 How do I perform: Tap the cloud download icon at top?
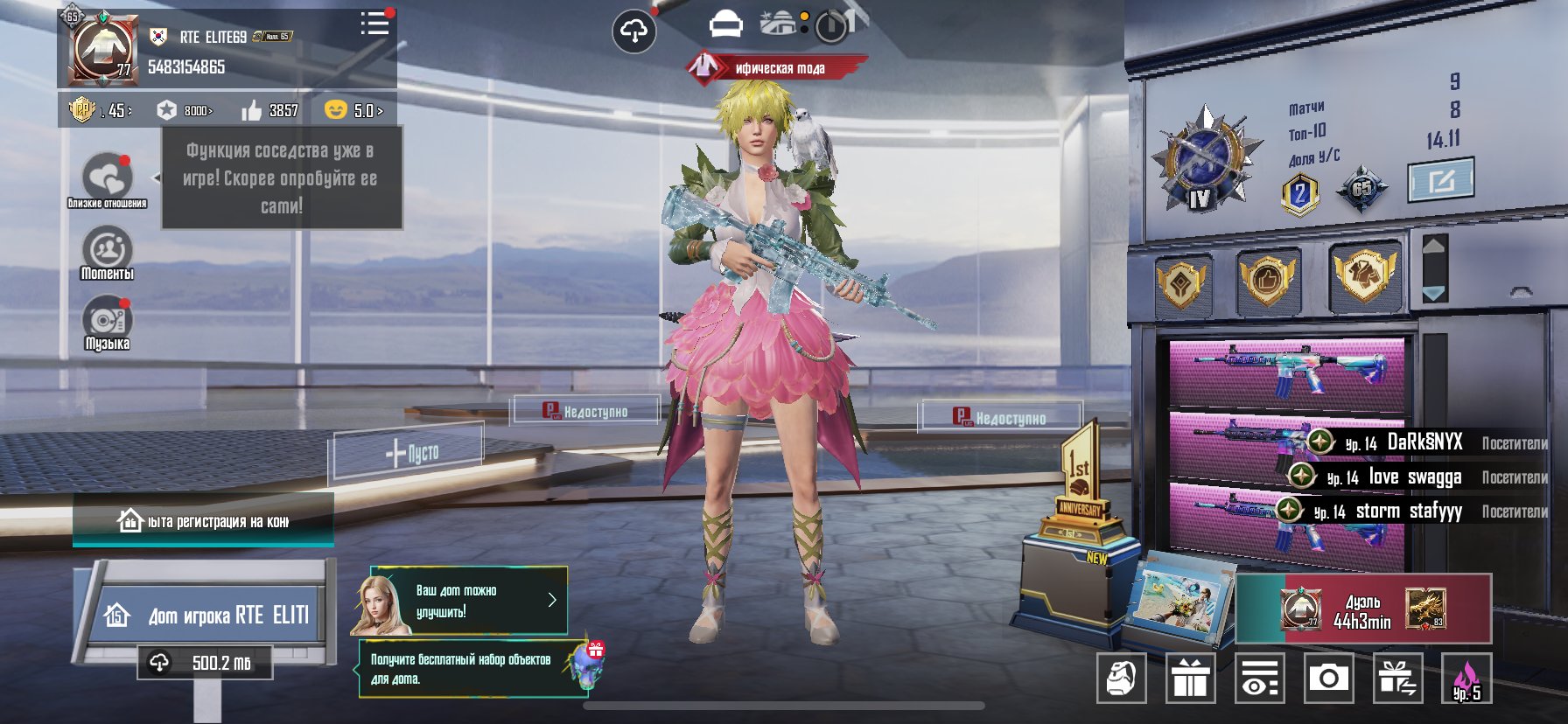[x=633, y=32]
